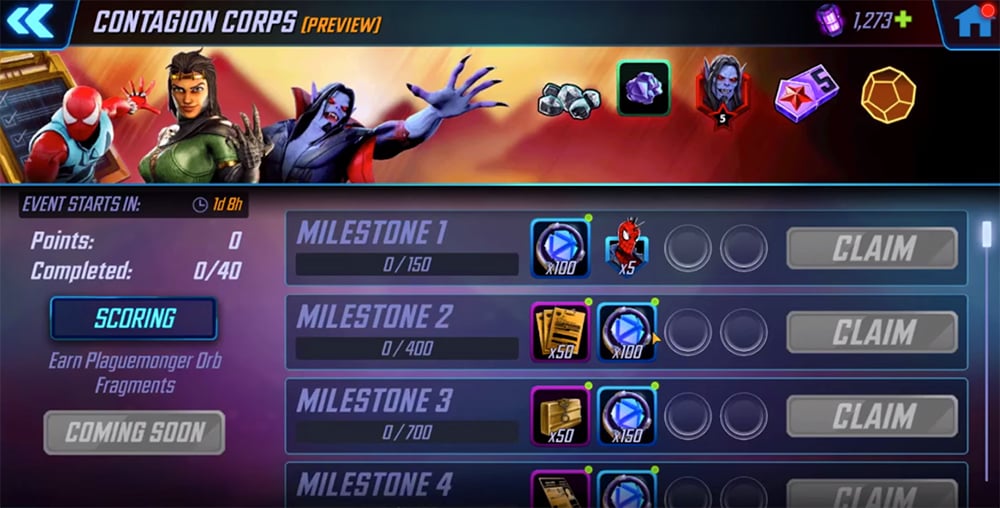Claim the Milestone 2 reward
The image size is (1000, 508).
pyautogui.click(x=872, y=332)
